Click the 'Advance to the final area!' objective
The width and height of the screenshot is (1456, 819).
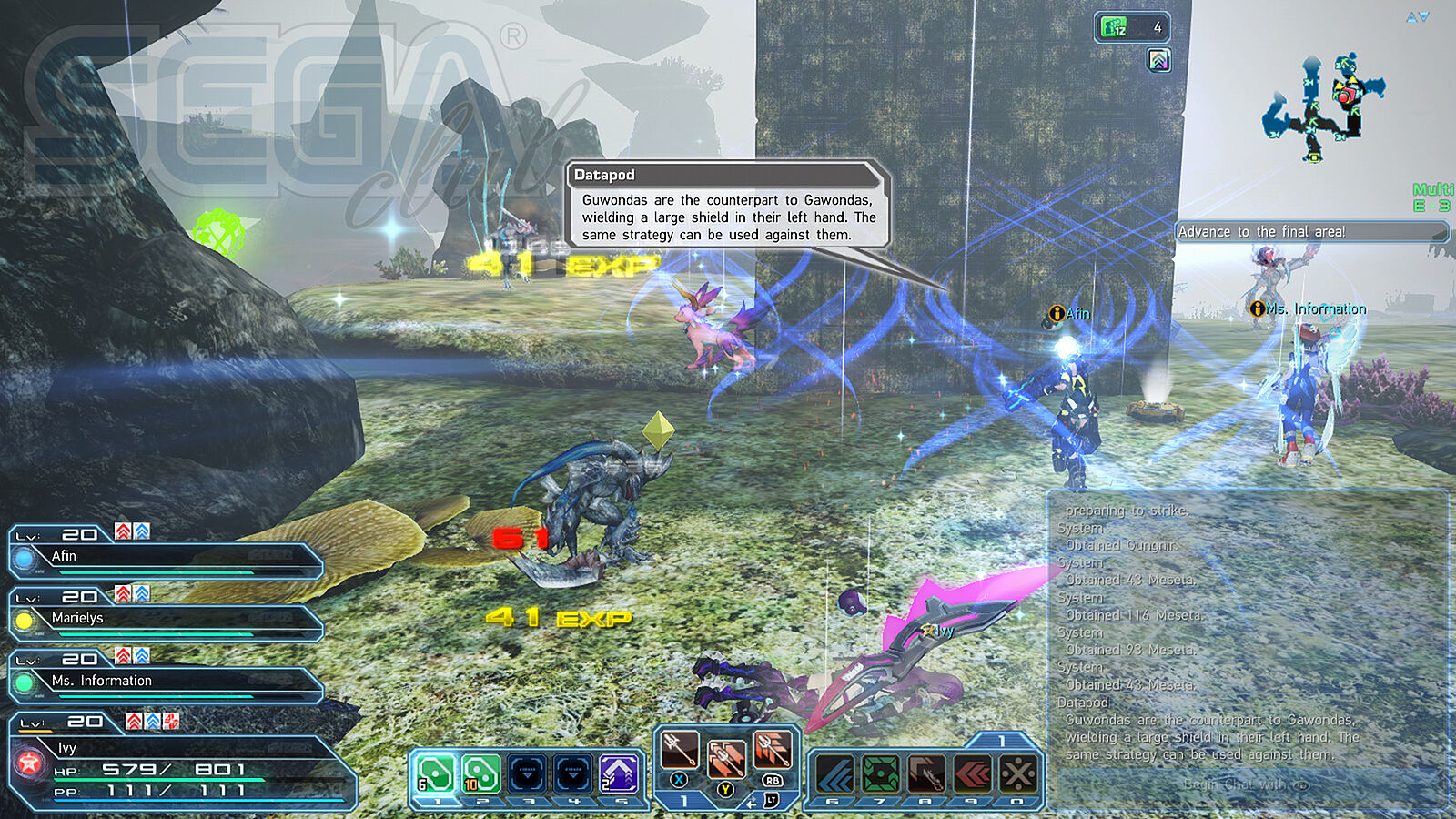(x=1310, y=232)
